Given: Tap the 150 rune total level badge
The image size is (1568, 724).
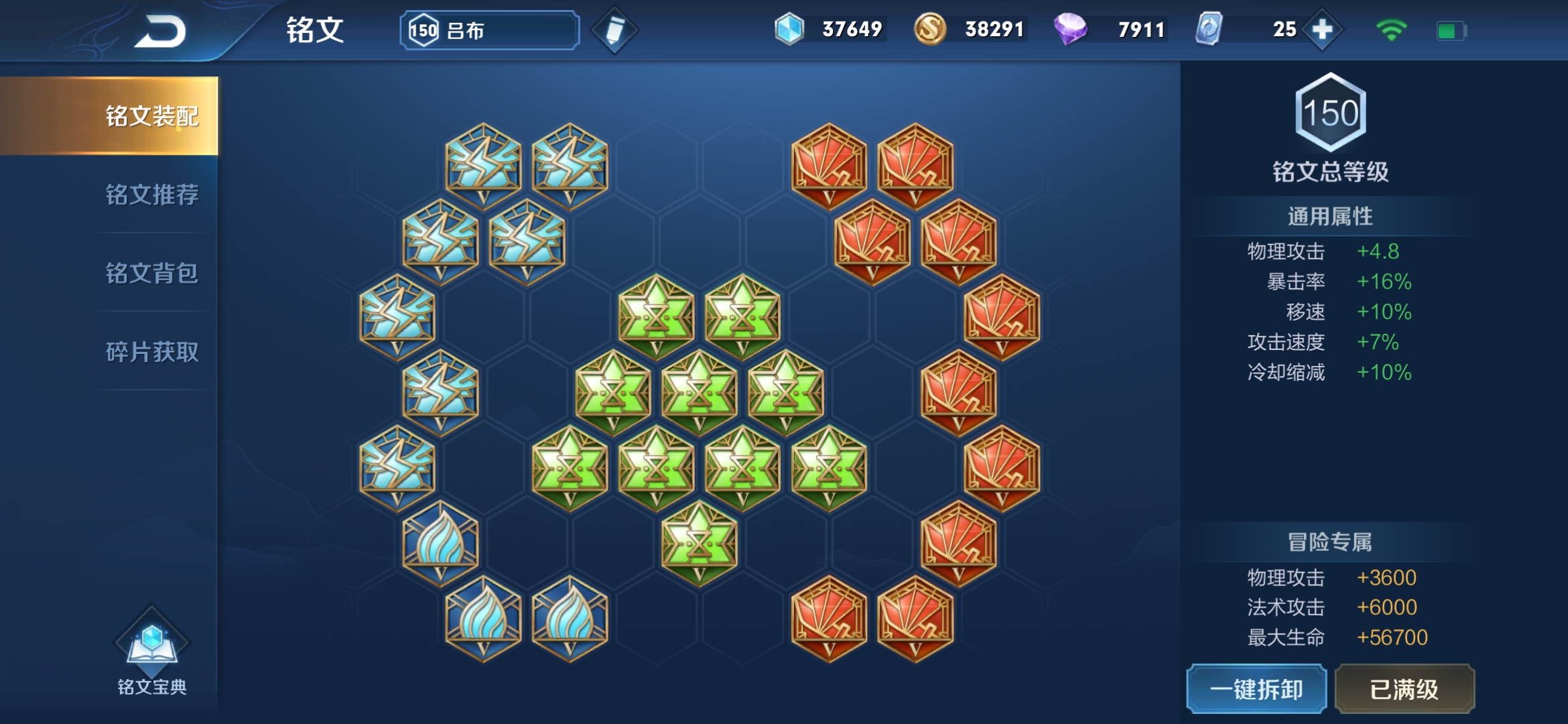Looking at the screenshot, I should click(1331, 113).
